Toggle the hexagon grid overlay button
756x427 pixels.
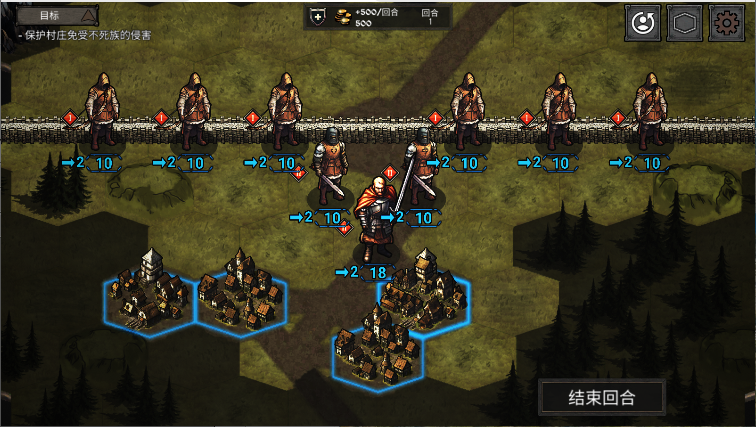point(683,22)
